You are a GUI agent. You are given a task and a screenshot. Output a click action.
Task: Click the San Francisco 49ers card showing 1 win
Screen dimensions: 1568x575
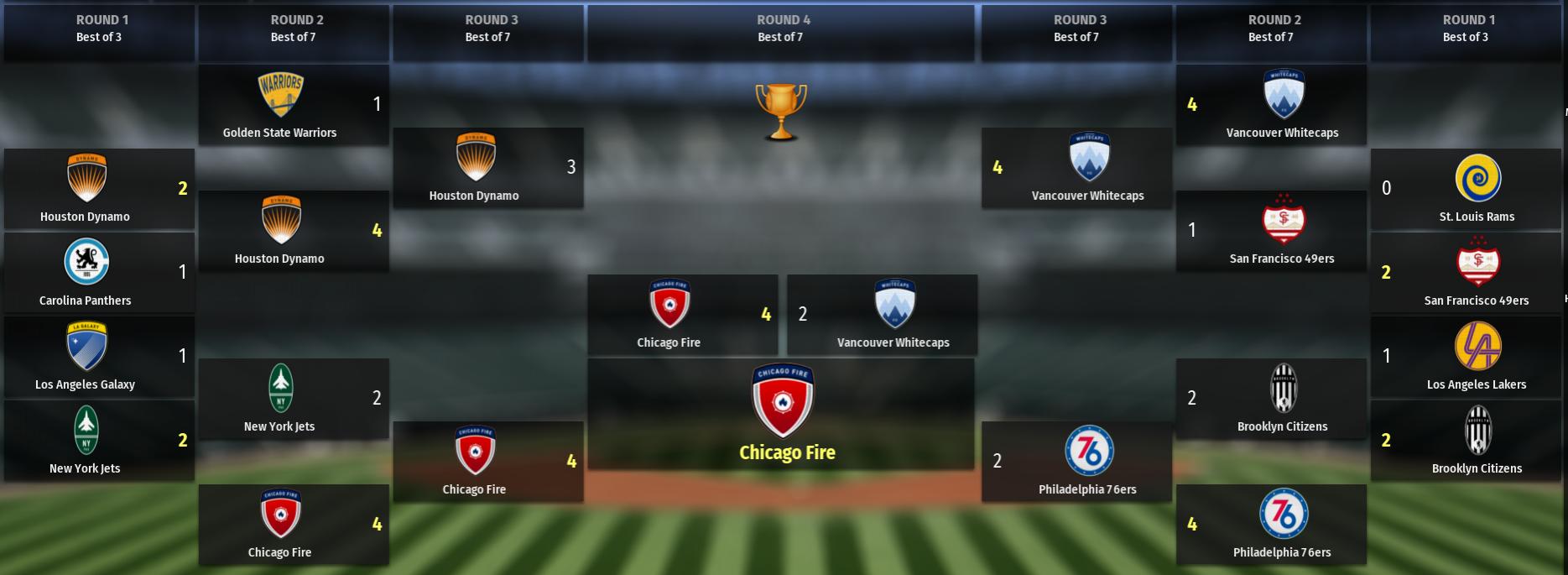point(1270,231)
